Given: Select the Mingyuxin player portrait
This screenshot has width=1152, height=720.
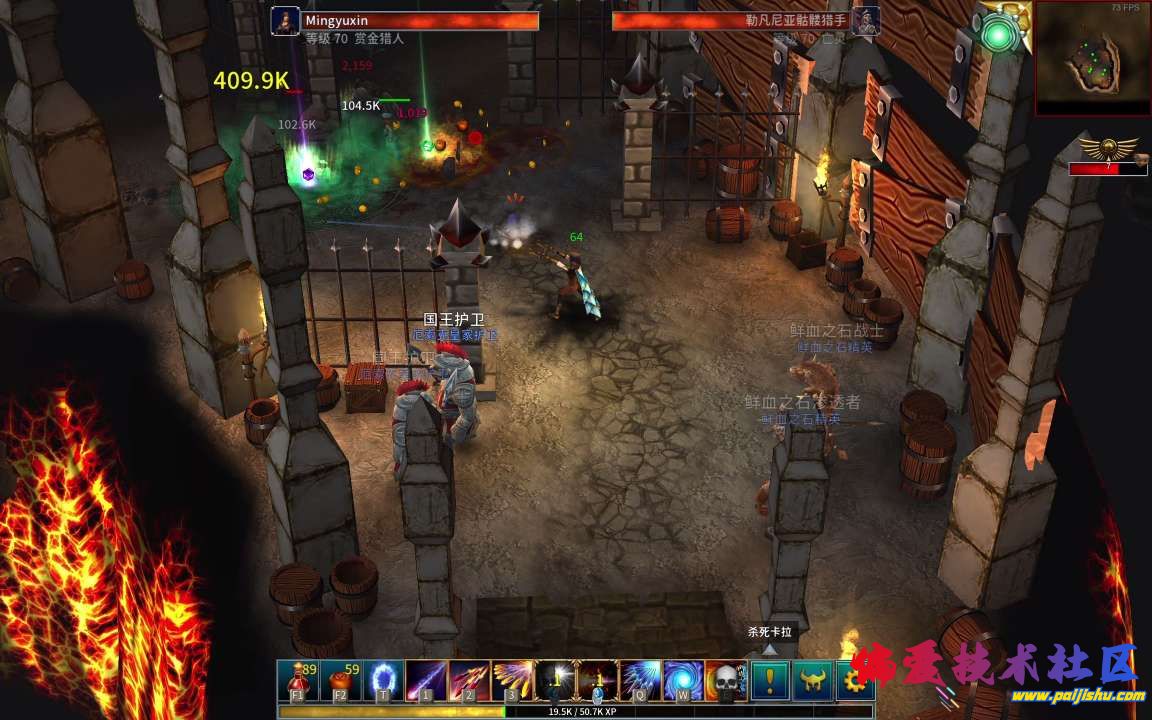Looking at the screenshot, I should 285,21.
